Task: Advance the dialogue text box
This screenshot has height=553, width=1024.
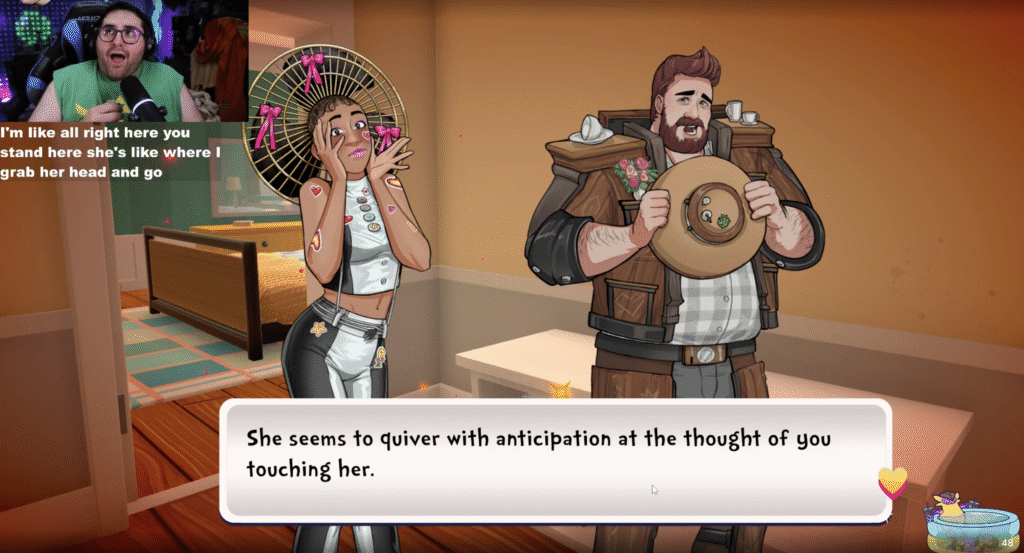Action: [x=554, y=459]
